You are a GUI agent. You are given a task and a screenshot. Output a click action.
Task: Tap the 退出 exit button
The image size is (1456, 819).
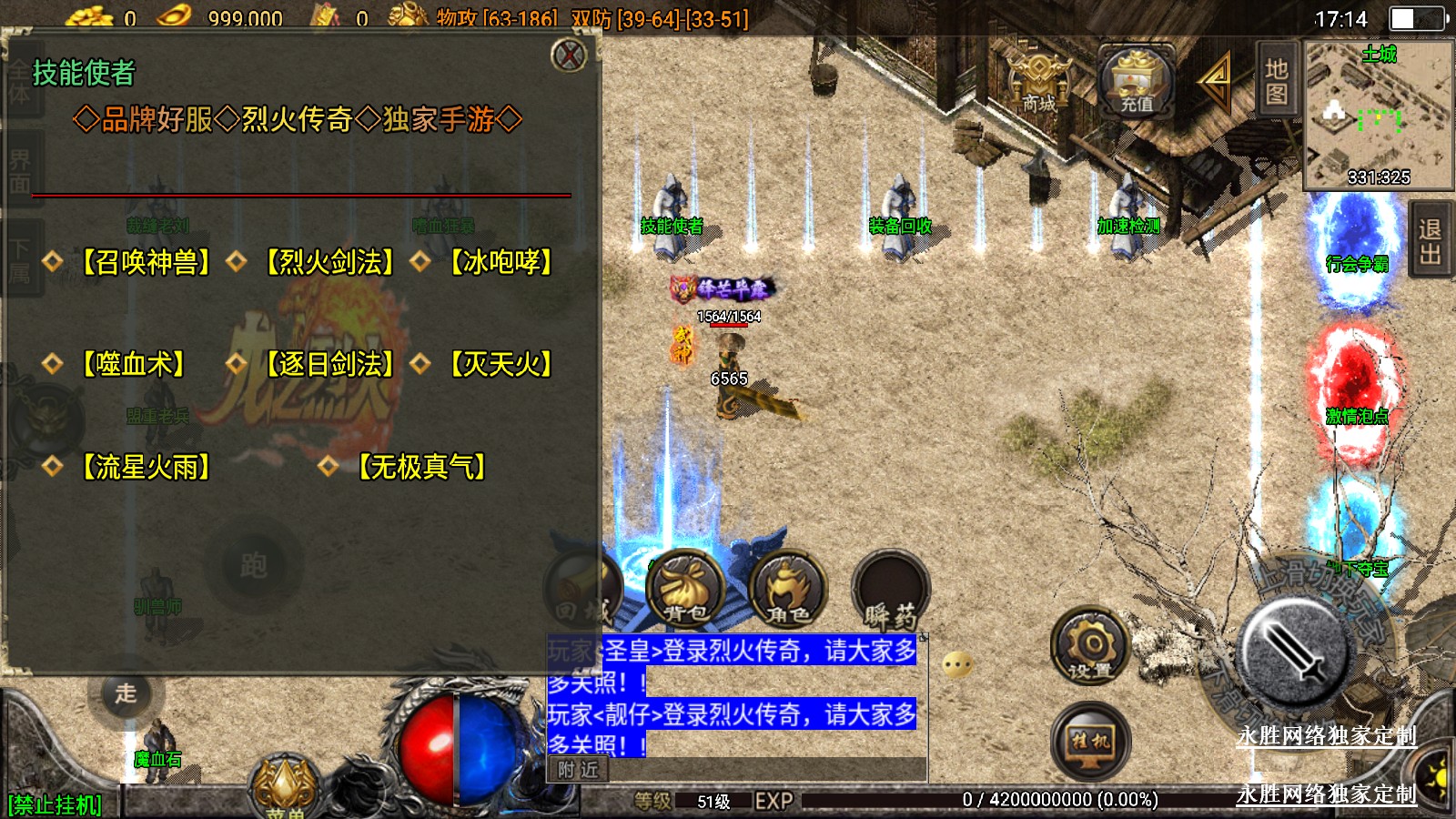click(x=1430, y=241)
